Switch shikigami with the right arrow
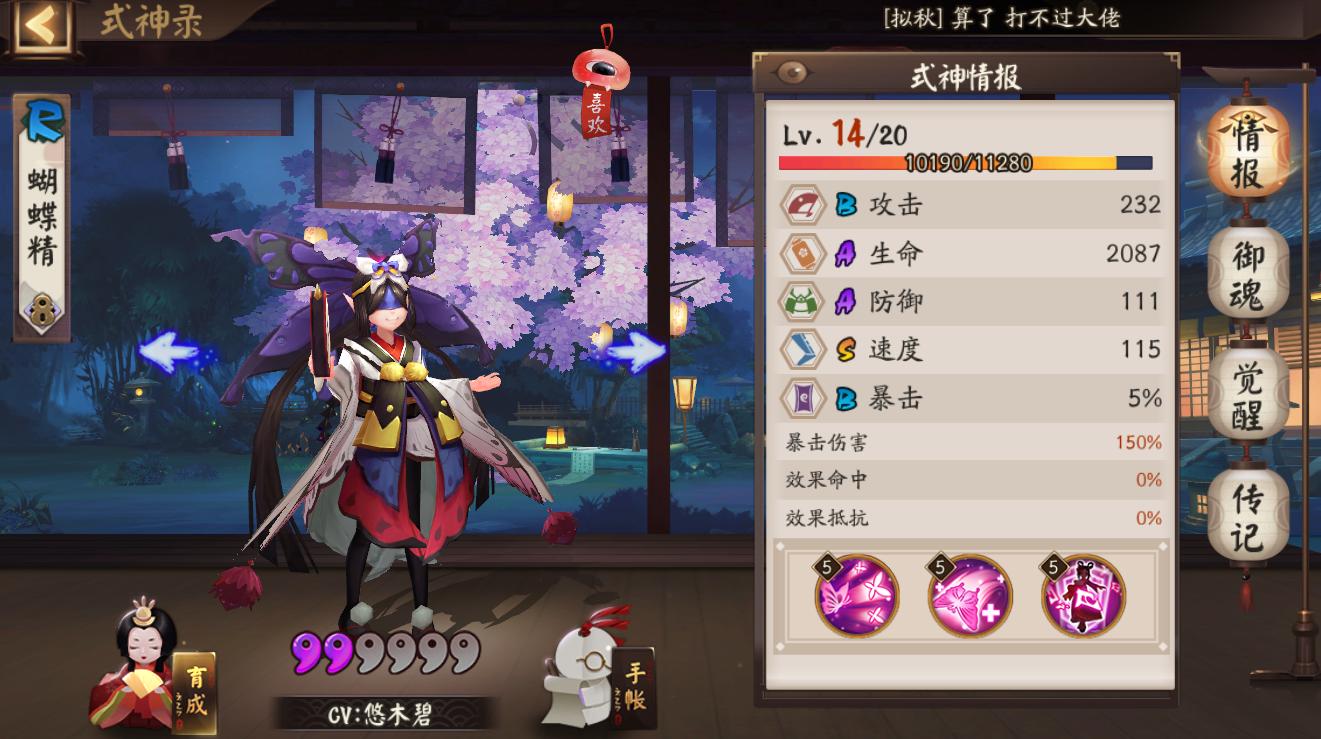Screen dimensions: 1321x739 [634, 354]
